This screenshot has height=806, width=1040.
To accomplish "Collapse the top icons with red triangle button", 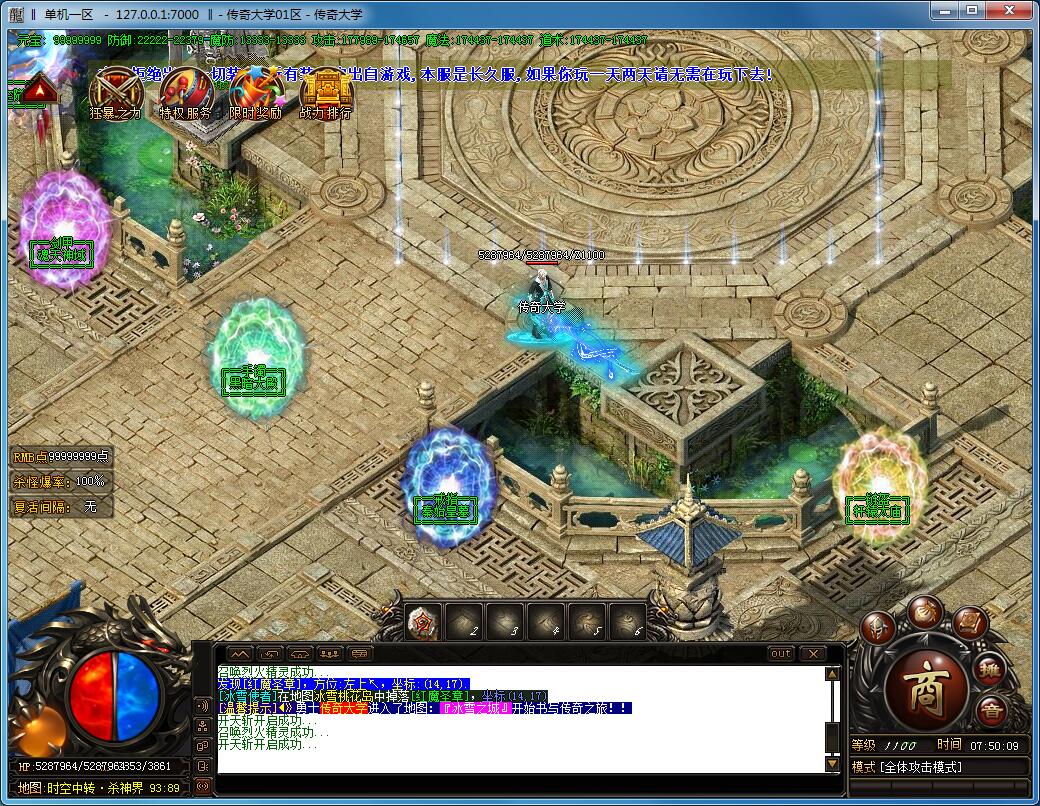I will pyautogui.click(x=38, y=91).
